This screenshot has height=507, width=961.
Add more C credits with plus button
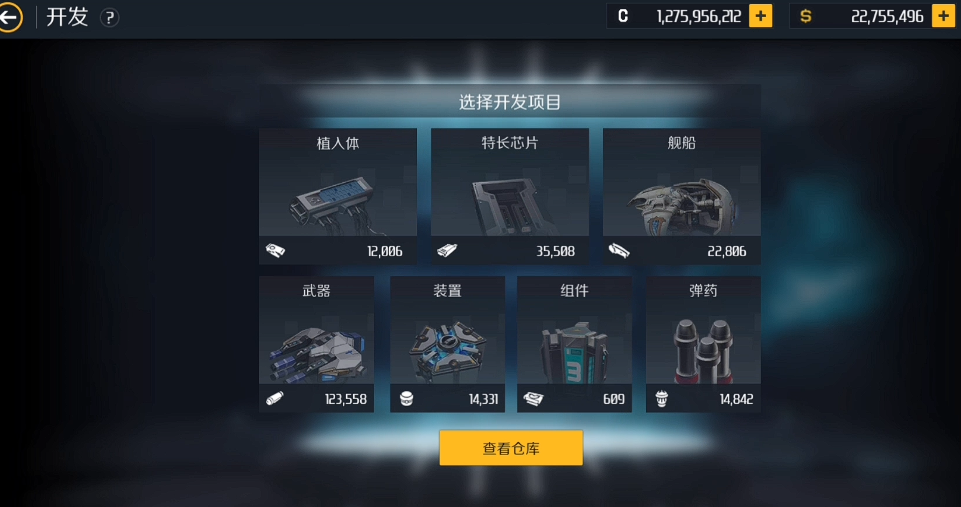pos(760,17)
